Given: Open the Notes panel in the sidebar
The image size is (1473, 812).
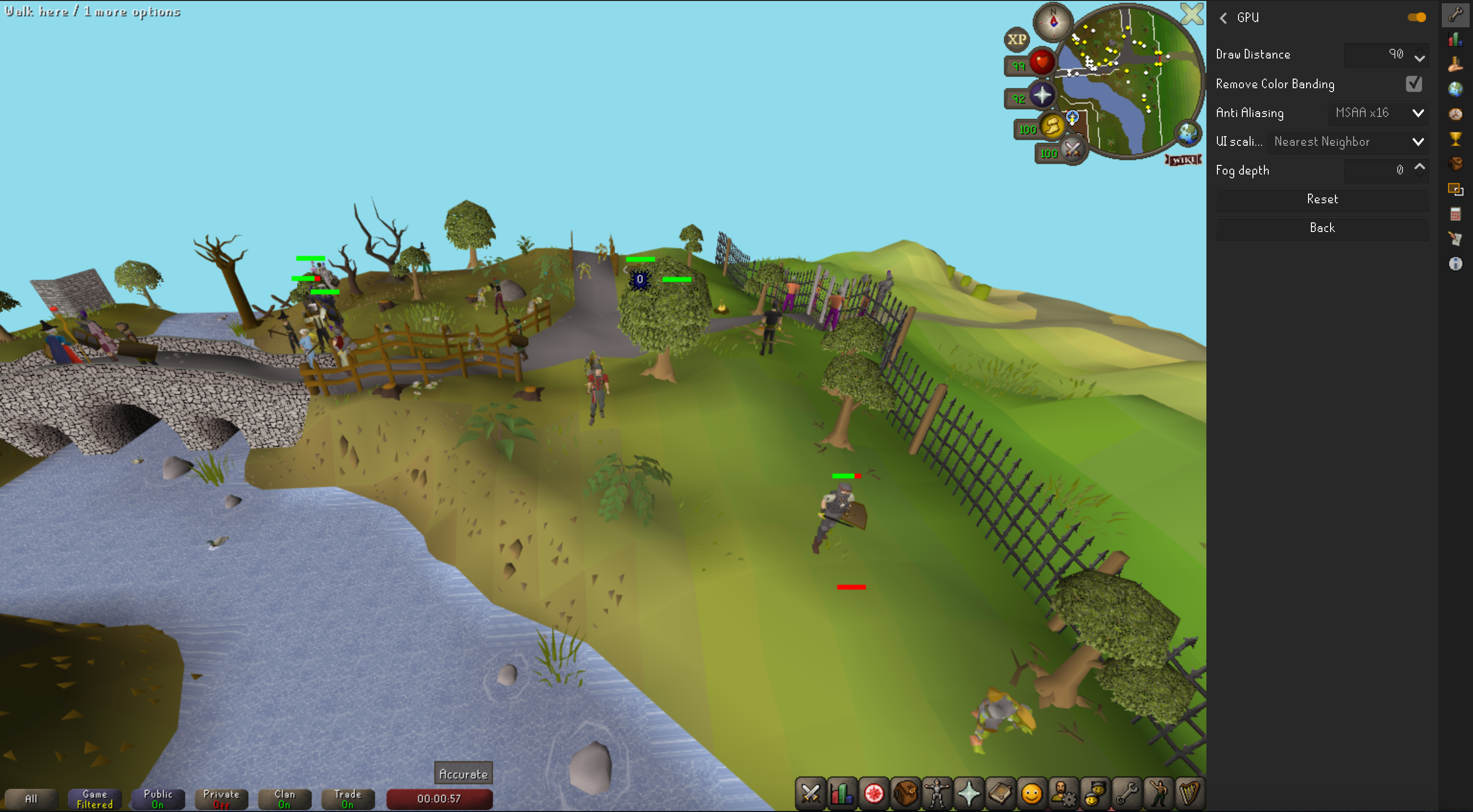Looking at the screenshot, I should click(x=1456, y=239).
